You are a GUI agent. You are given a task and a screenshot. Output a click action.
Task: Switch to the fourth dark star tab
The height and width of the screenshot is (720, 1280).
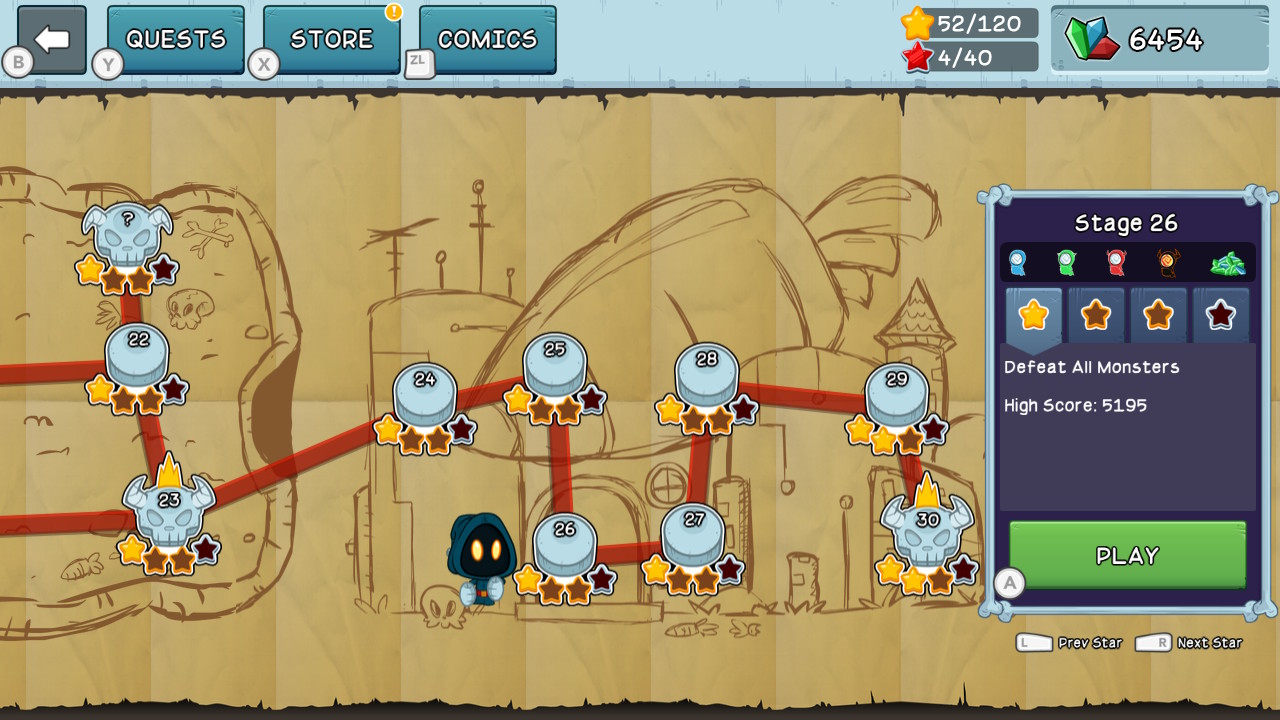pyautogui.click(x=1221, y=315)
